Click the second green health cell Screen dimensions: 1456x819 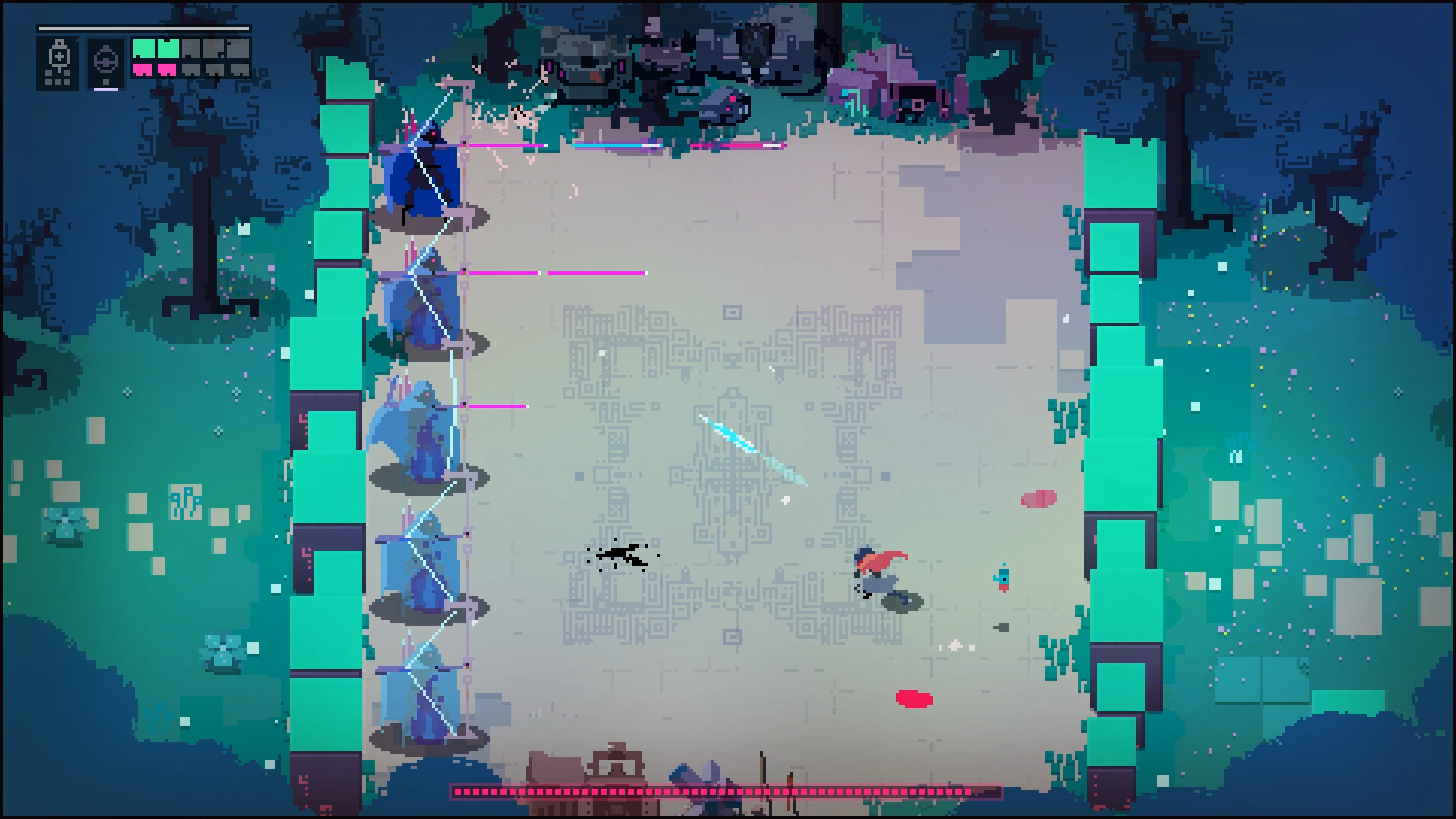[x=168, y=48]
